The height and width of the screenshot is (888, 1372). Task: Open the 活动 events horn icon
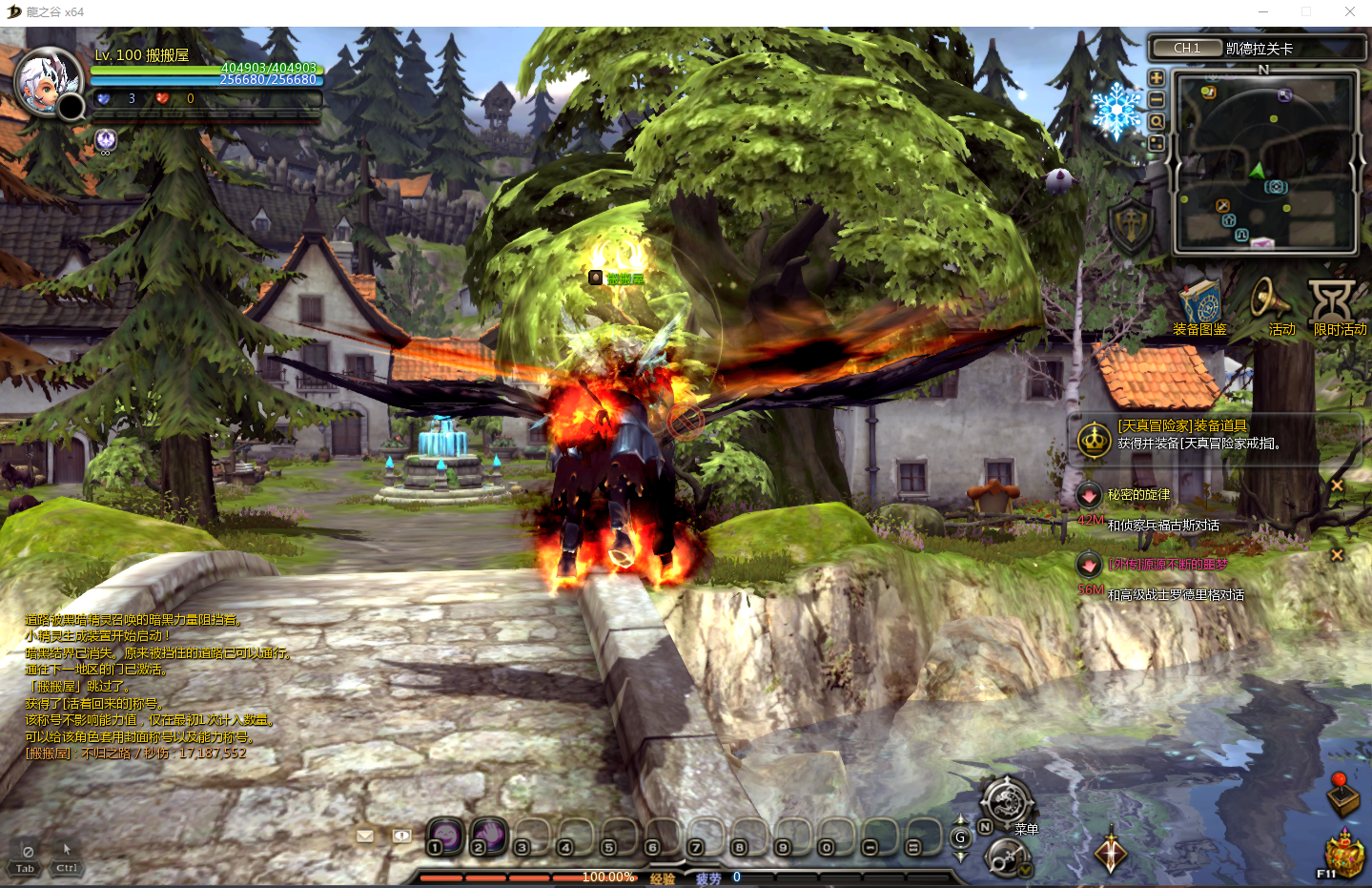(x=1270, y=305)
